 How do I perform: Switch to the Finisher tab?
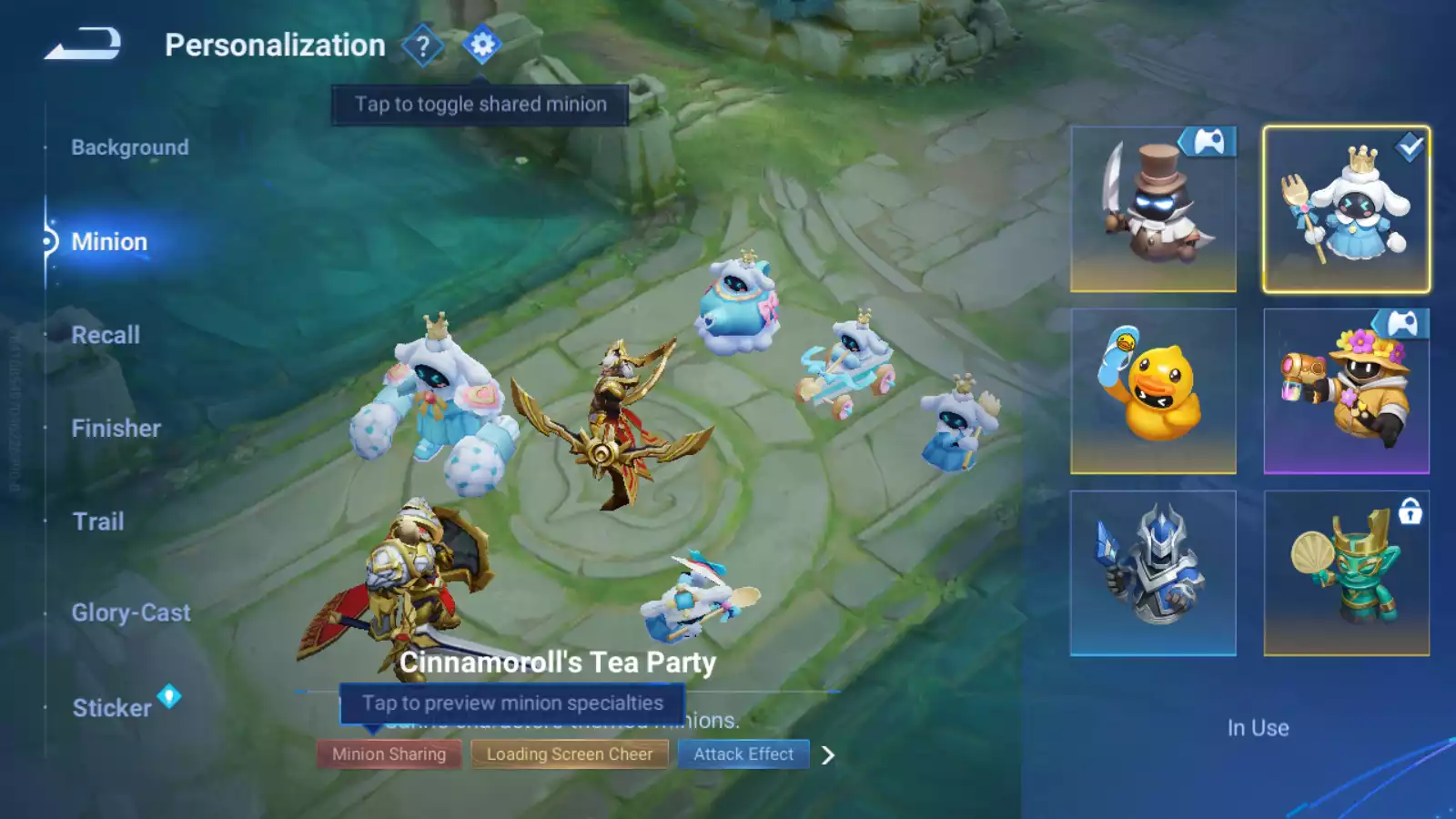[116, 429]
